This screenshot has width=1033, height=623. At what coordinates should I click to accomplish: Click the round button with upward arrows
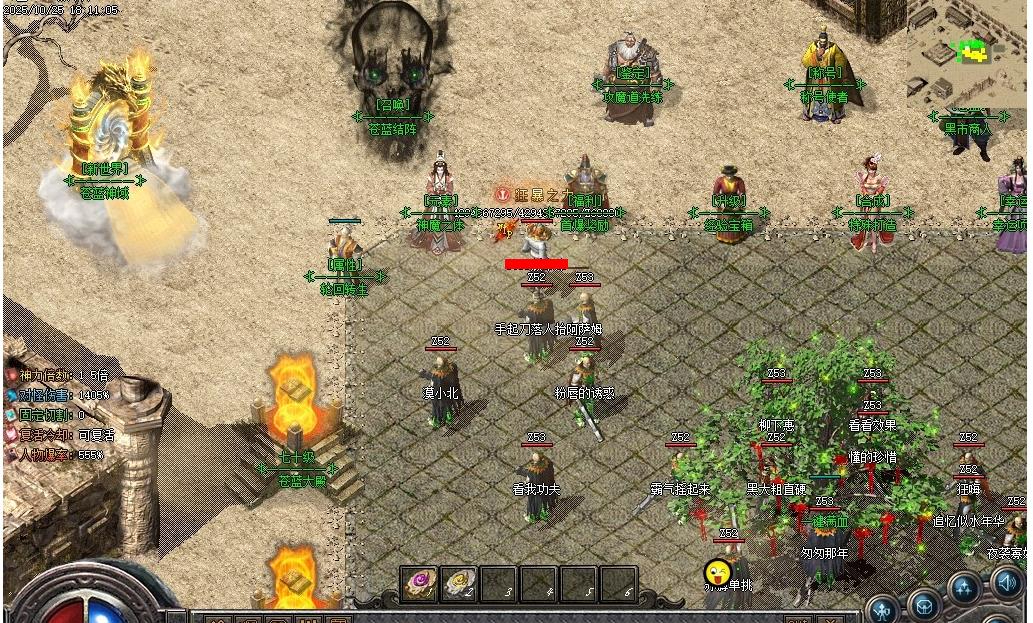(966, 590)
